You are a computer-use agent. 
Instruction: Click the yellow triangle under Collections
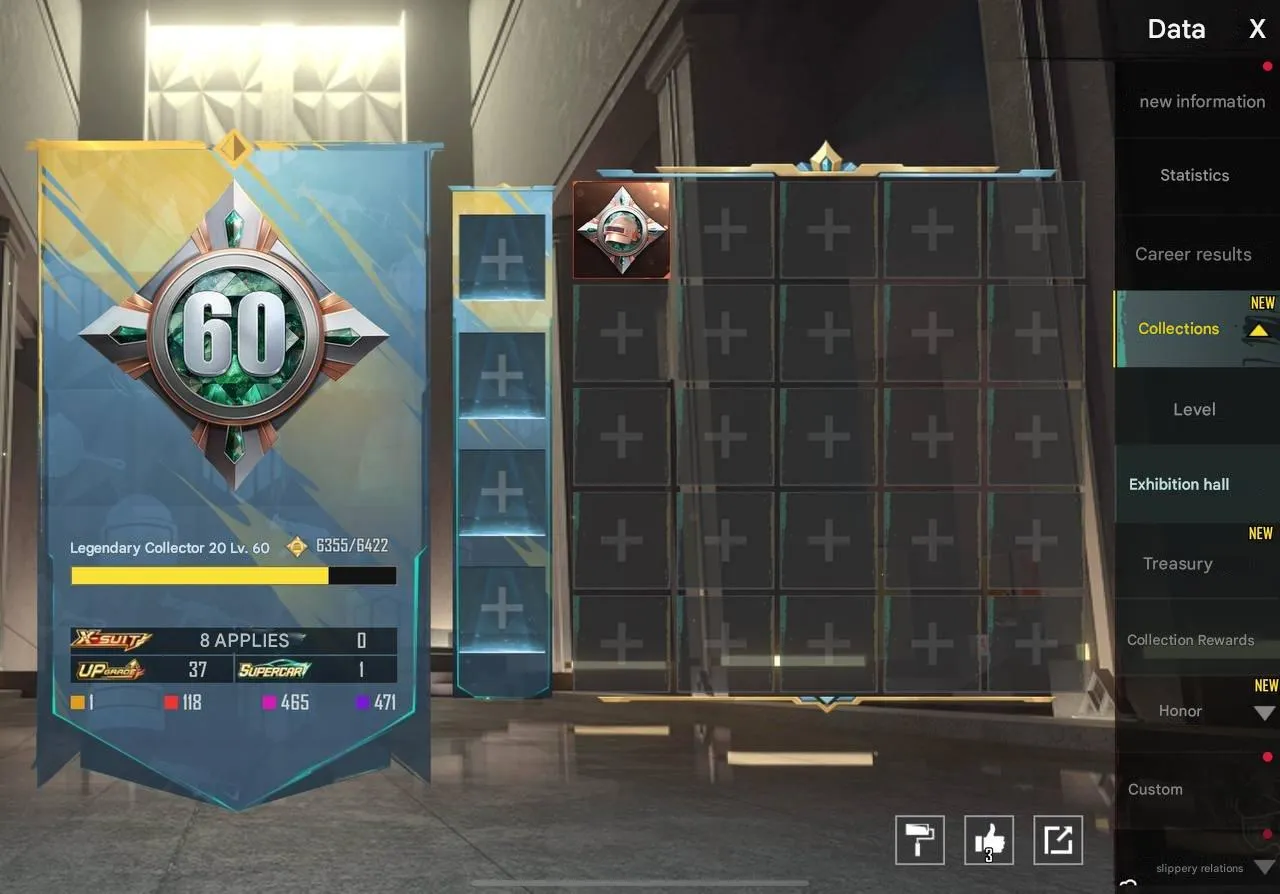click(1257, 328)
